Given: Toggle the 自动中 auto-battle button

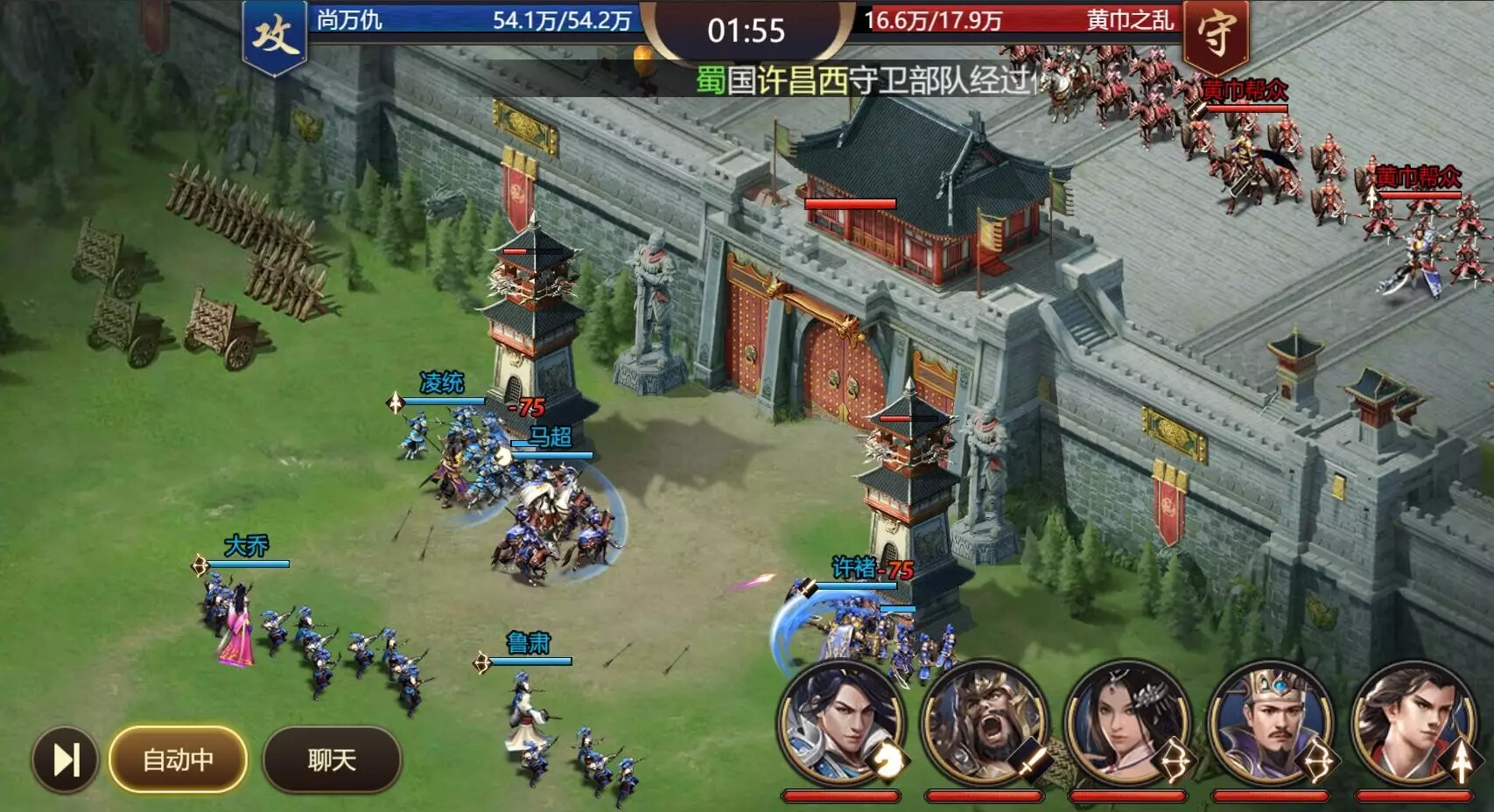Looking at the screenshot, I should [178, 759].
